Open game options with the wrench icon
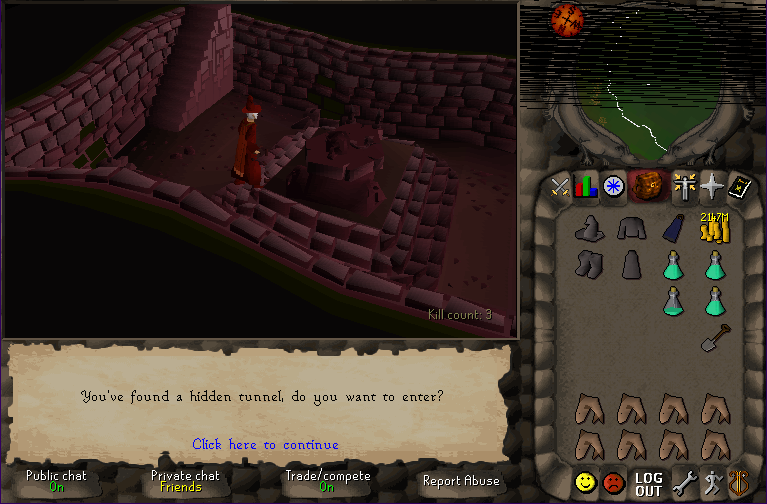This screenshot has height=504, width=767. (684, 483)
